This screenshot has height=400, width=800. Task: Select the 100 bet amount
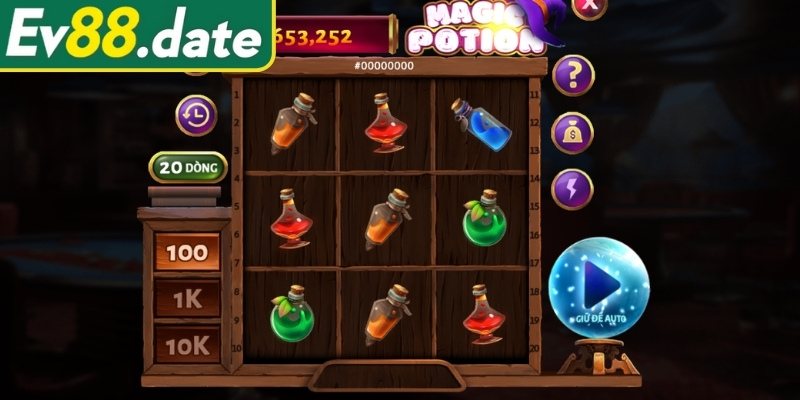click(186, 252)
